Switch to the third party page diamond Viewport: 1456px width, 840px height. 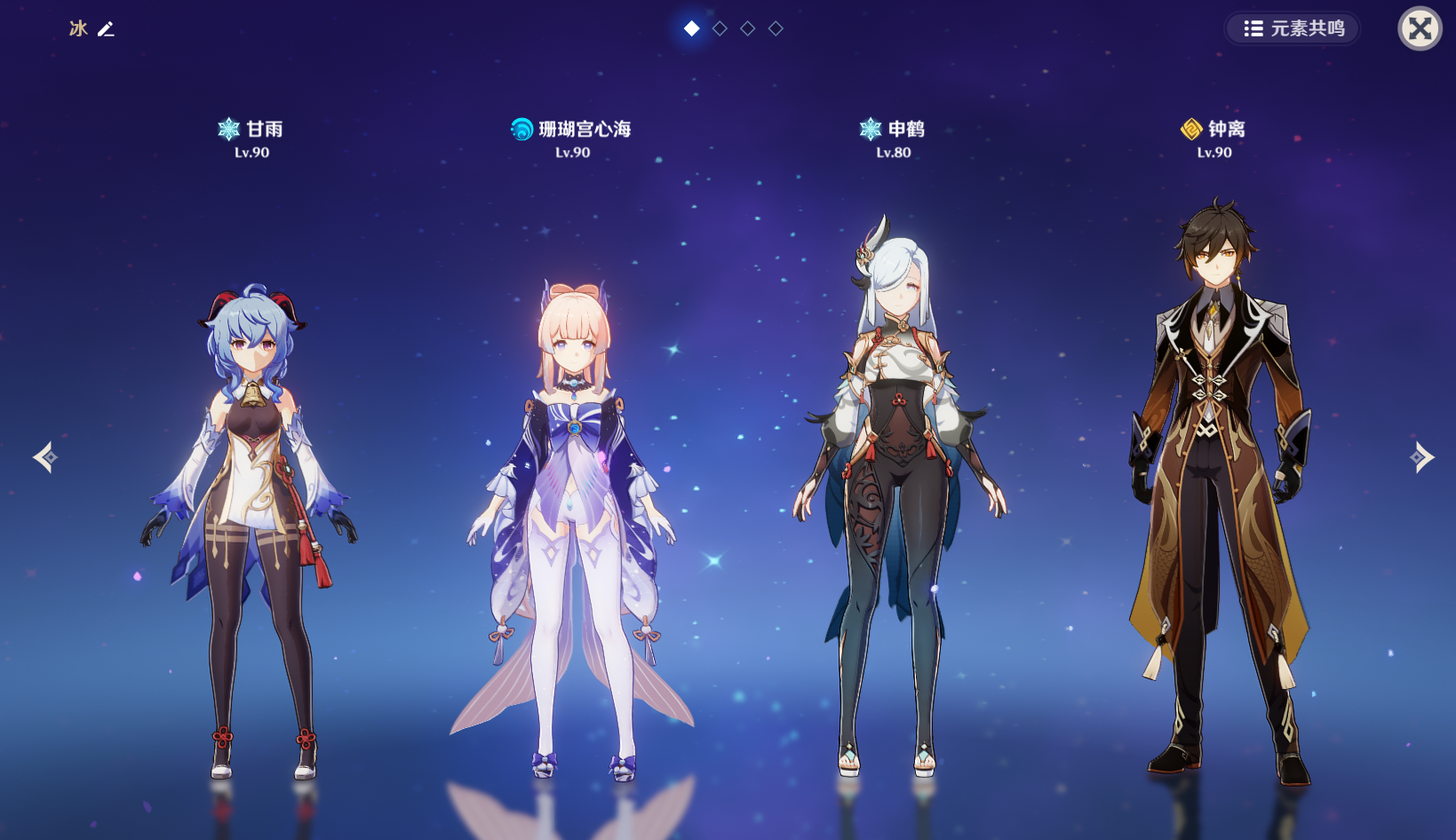coord(748,28)
